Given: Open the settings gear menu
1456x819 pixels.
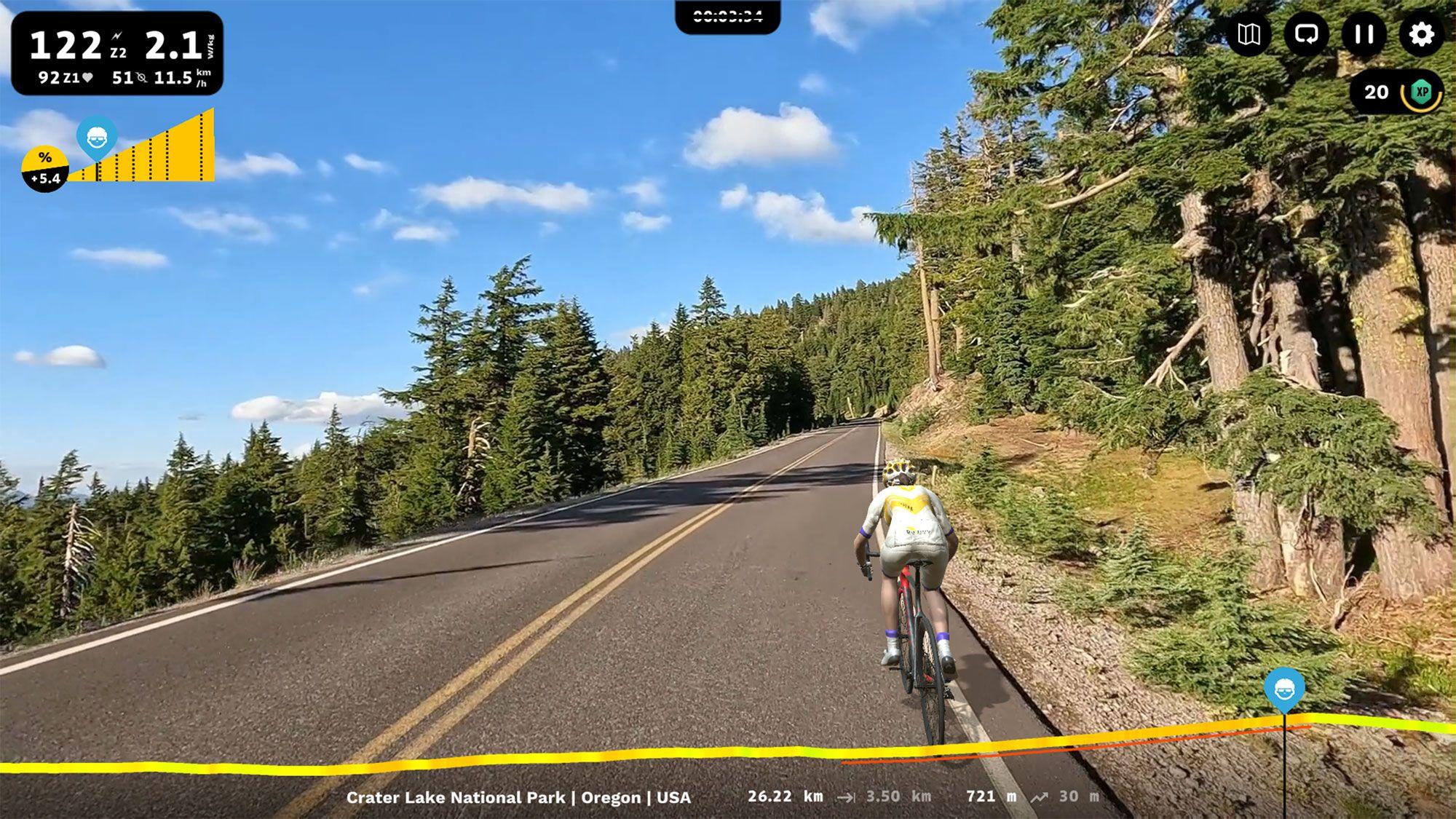Looking at the screenshot, I should (1421, 34).
